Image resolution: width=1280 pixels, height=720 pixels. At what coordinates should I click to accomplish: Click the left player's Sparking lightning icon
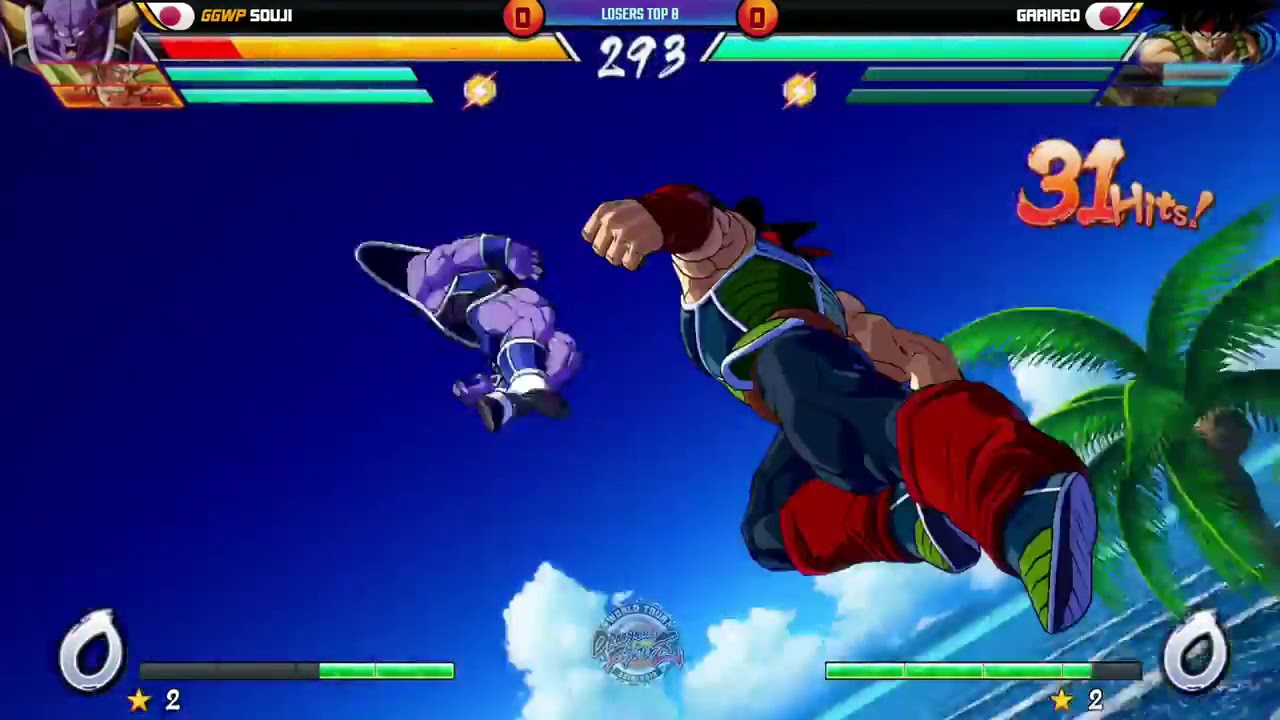480,89
